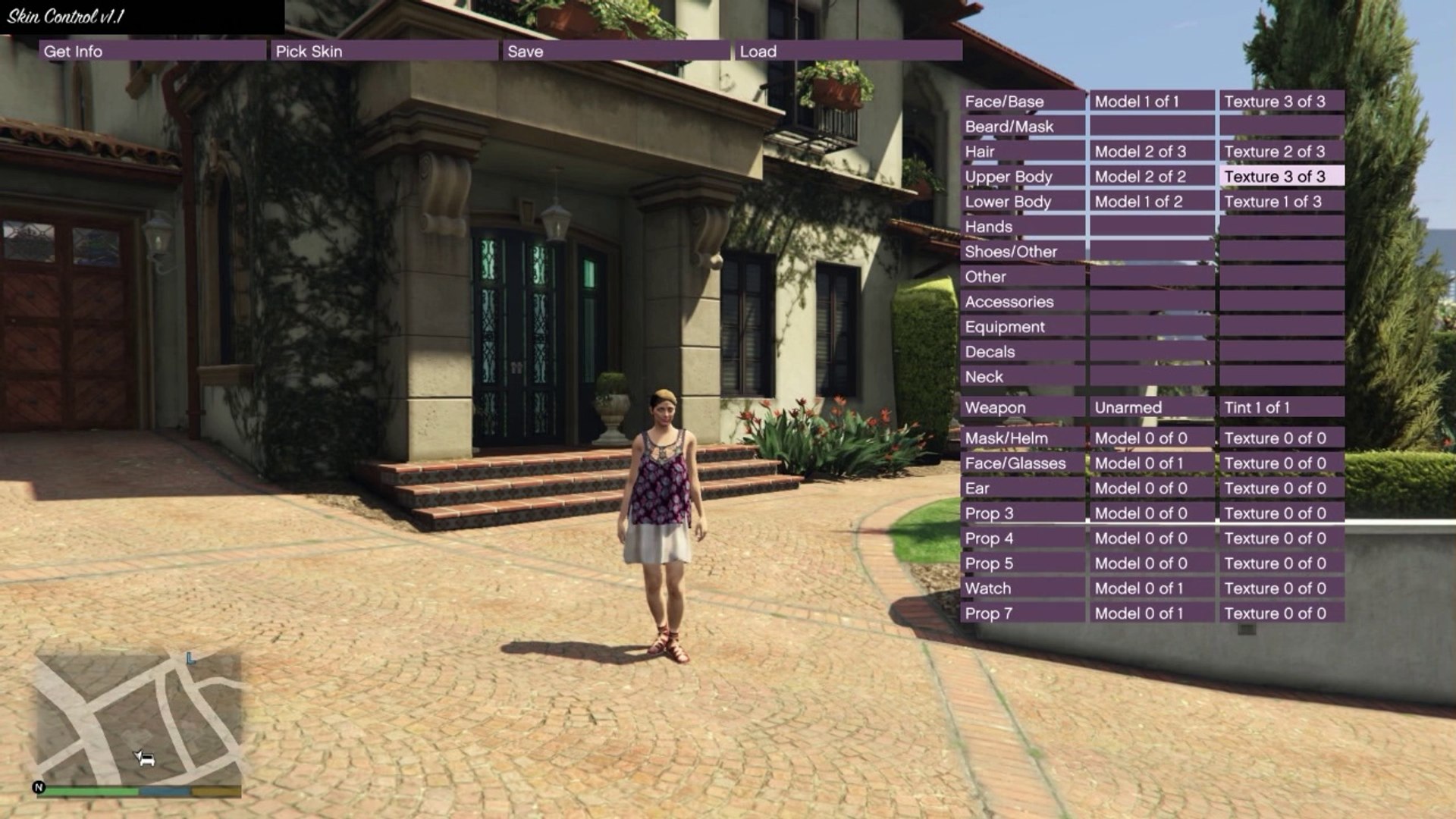Click the Unarmed weapon cell
The width and height of the screenshot is (1456, 819).
coord(1152,407)
